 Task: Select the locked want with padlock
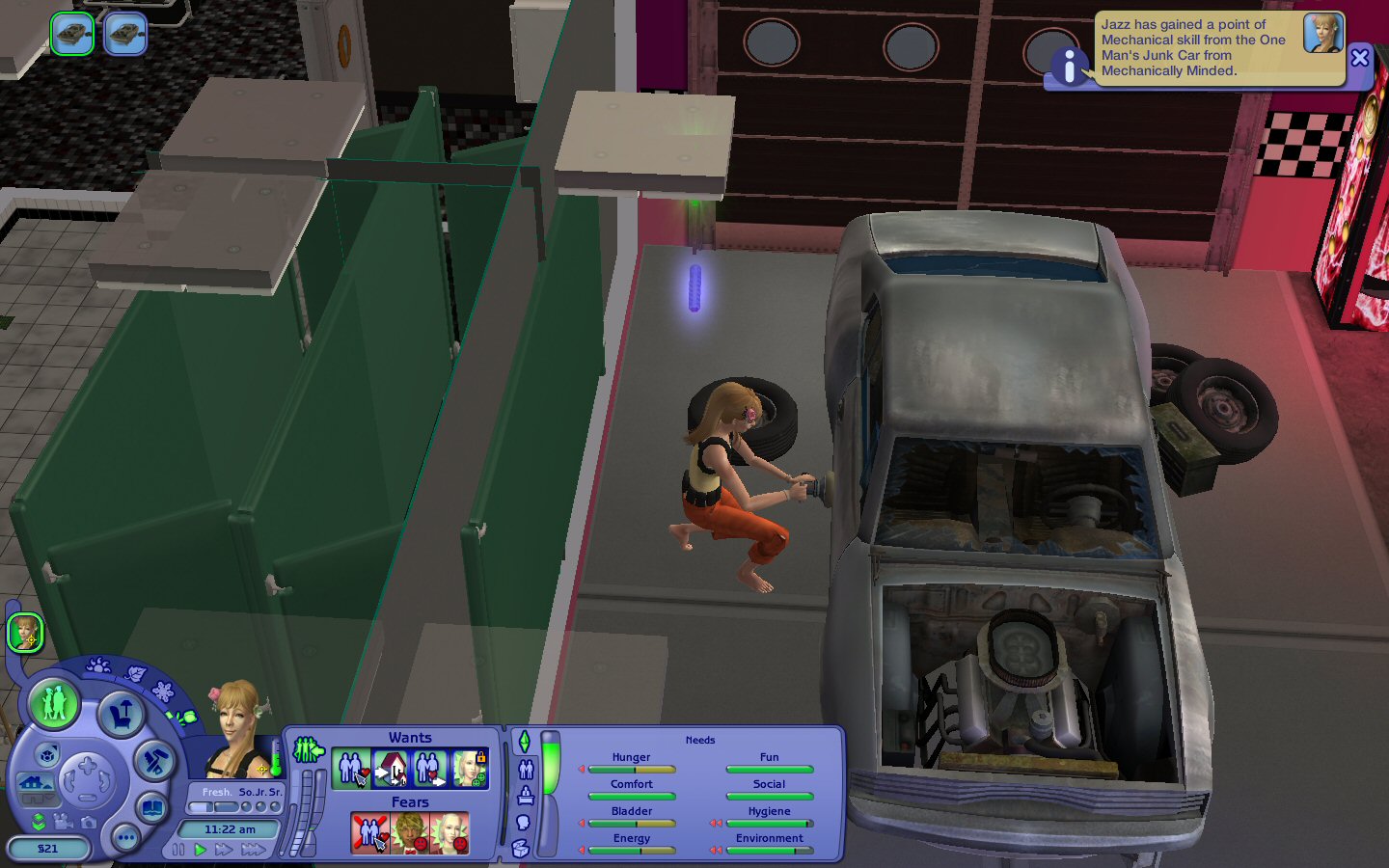coord(471,769)
